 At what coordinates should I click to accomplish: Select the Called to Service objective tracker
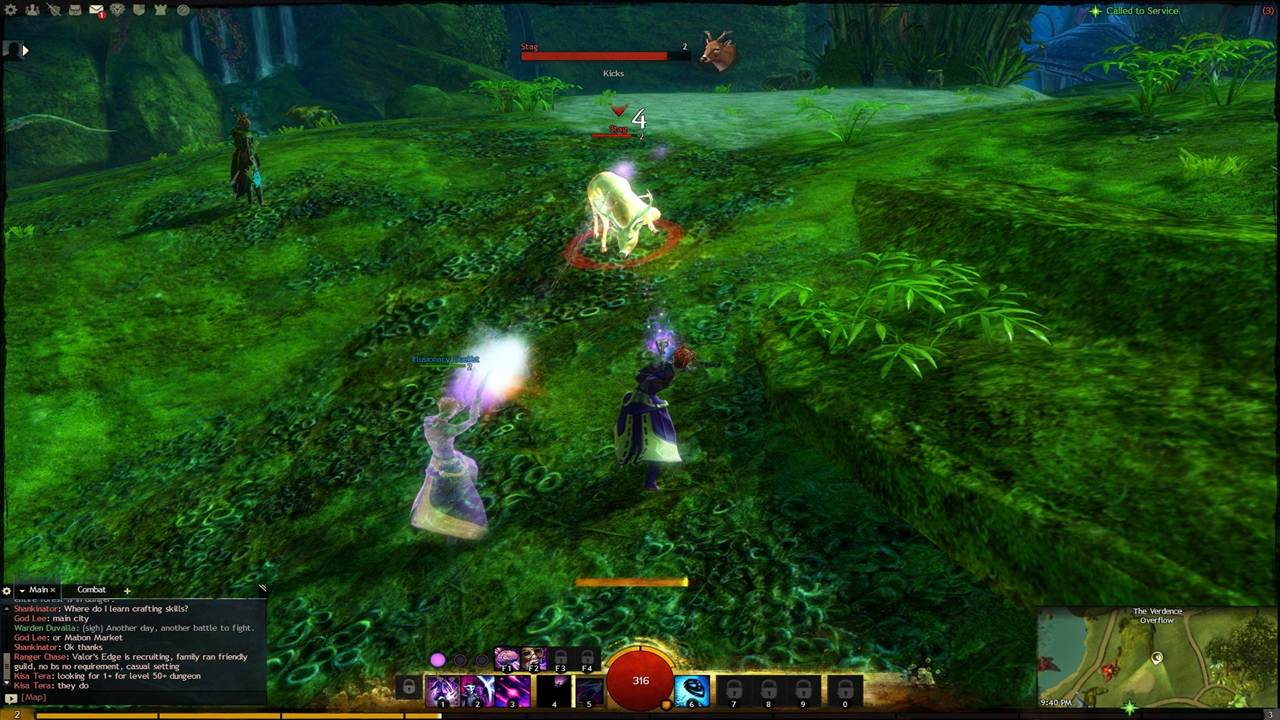1141,11
